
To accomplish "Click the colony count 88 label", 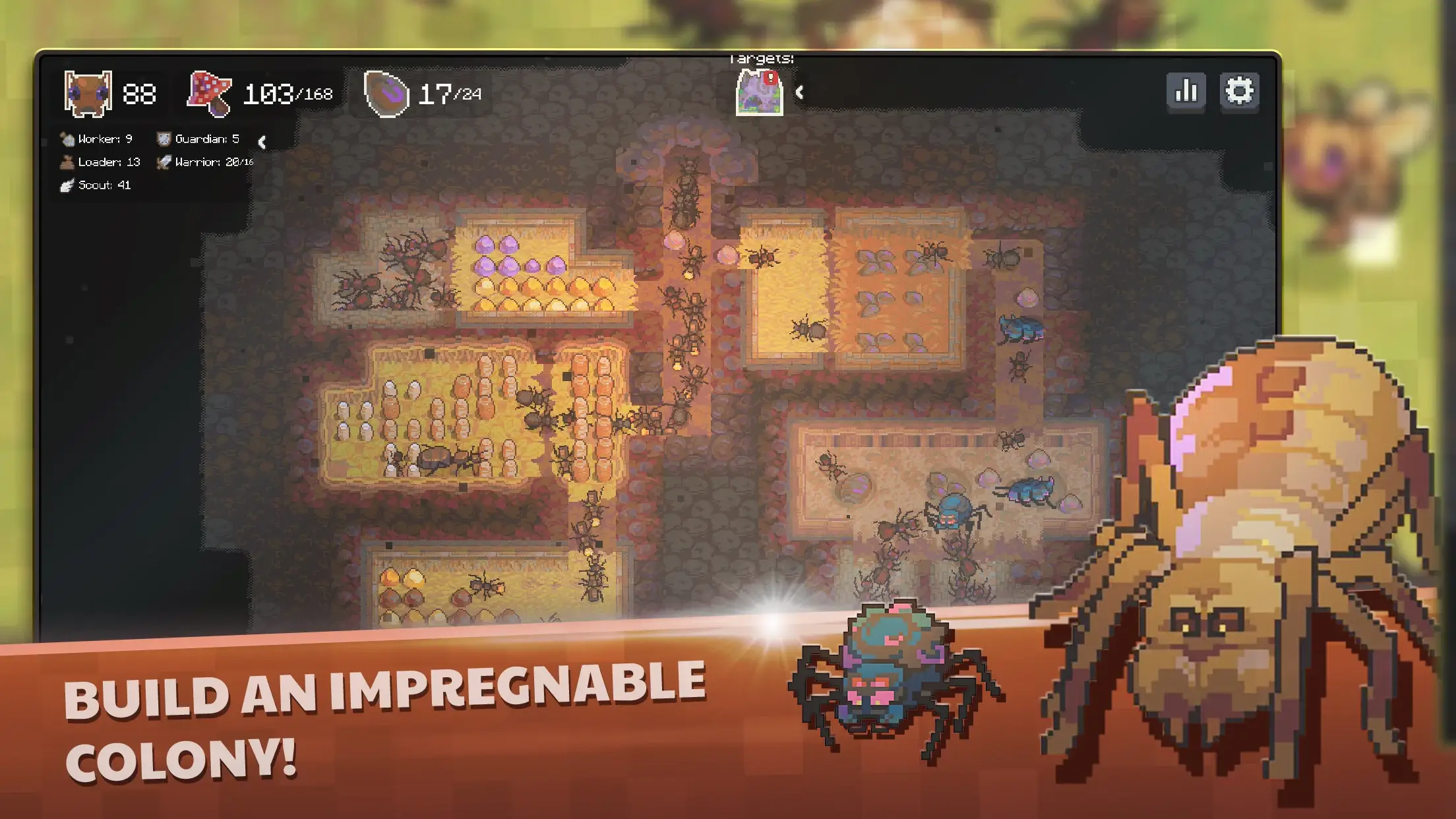I will (139, 94).
